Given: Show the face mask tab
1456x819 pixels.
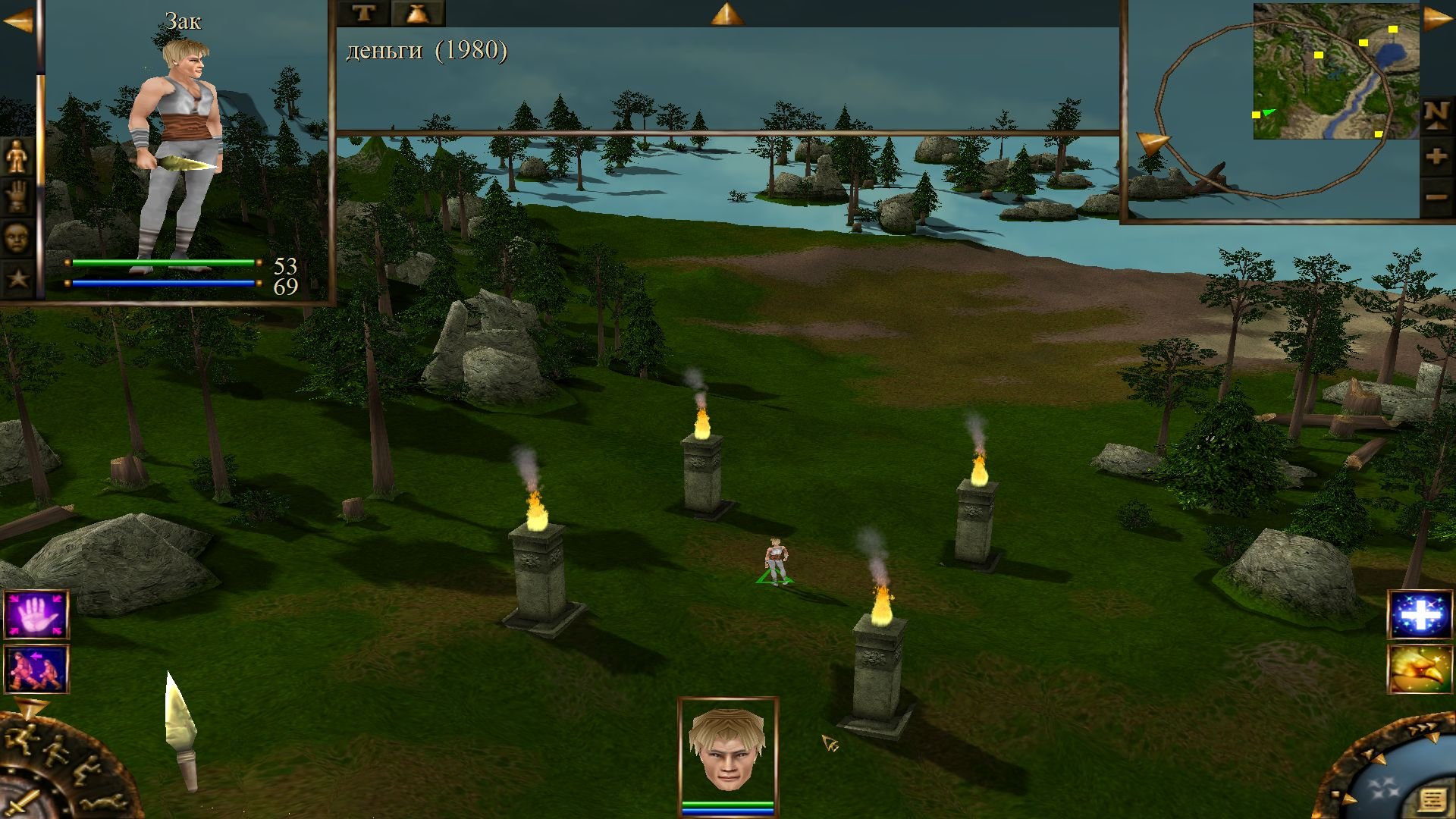Looking at the screenshot, I should click(17, 238).
